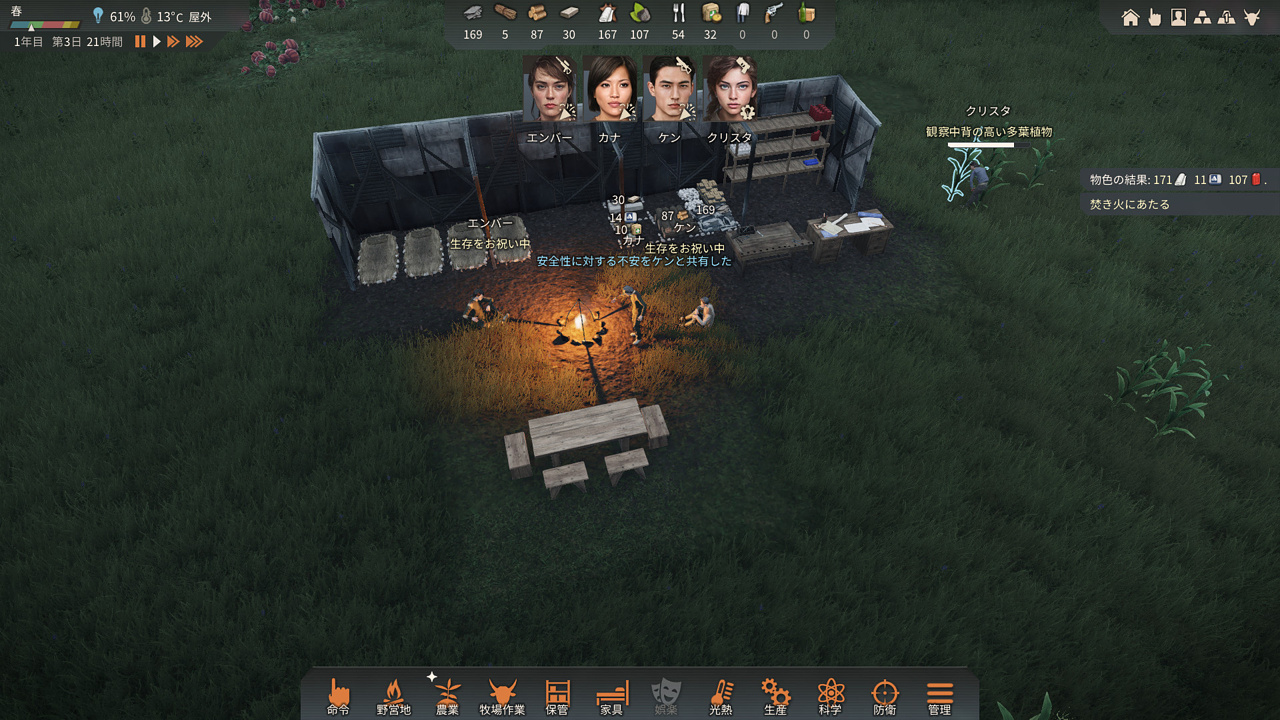Image resolution: width=1280 pixels, height=720 pixels.
Task: Open the Management (管理) menu
Action: (939, 695)
